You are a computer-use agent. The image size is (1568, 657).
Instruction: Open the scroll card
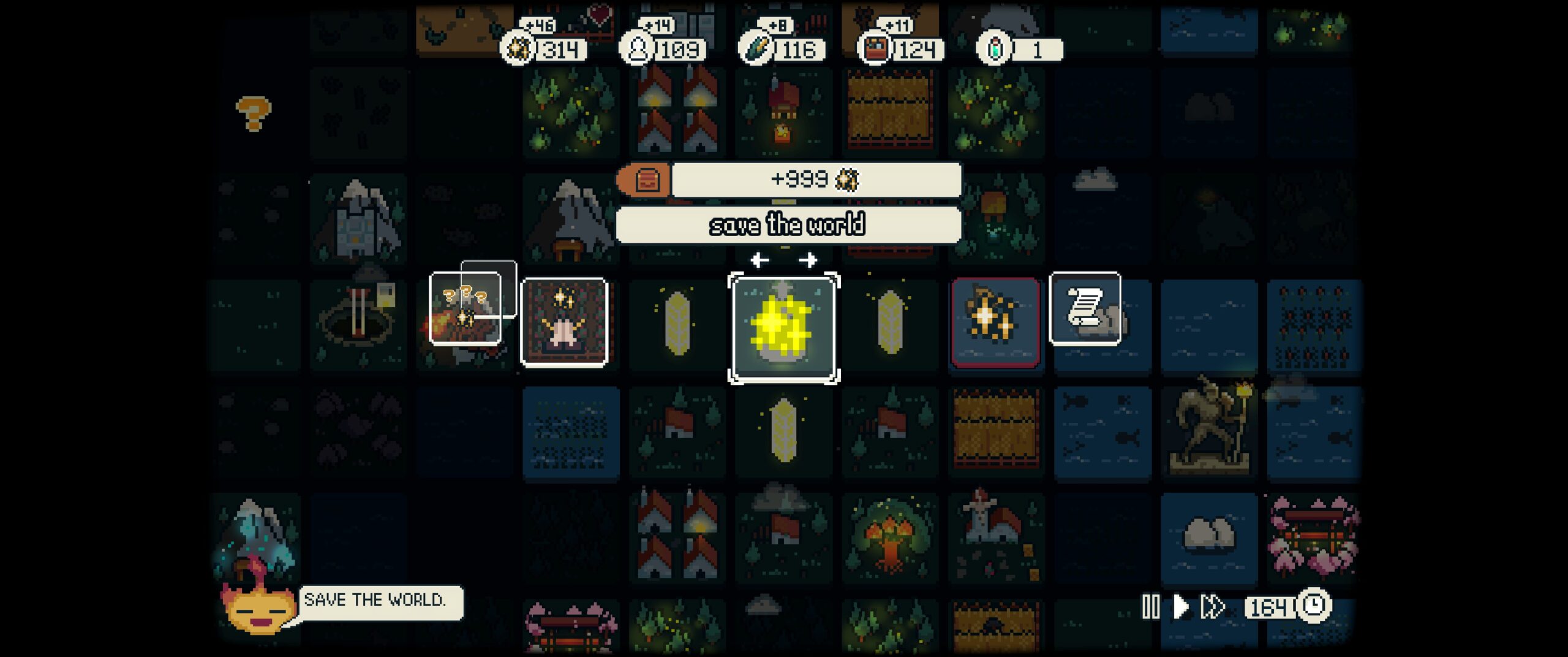point(1085,308)
